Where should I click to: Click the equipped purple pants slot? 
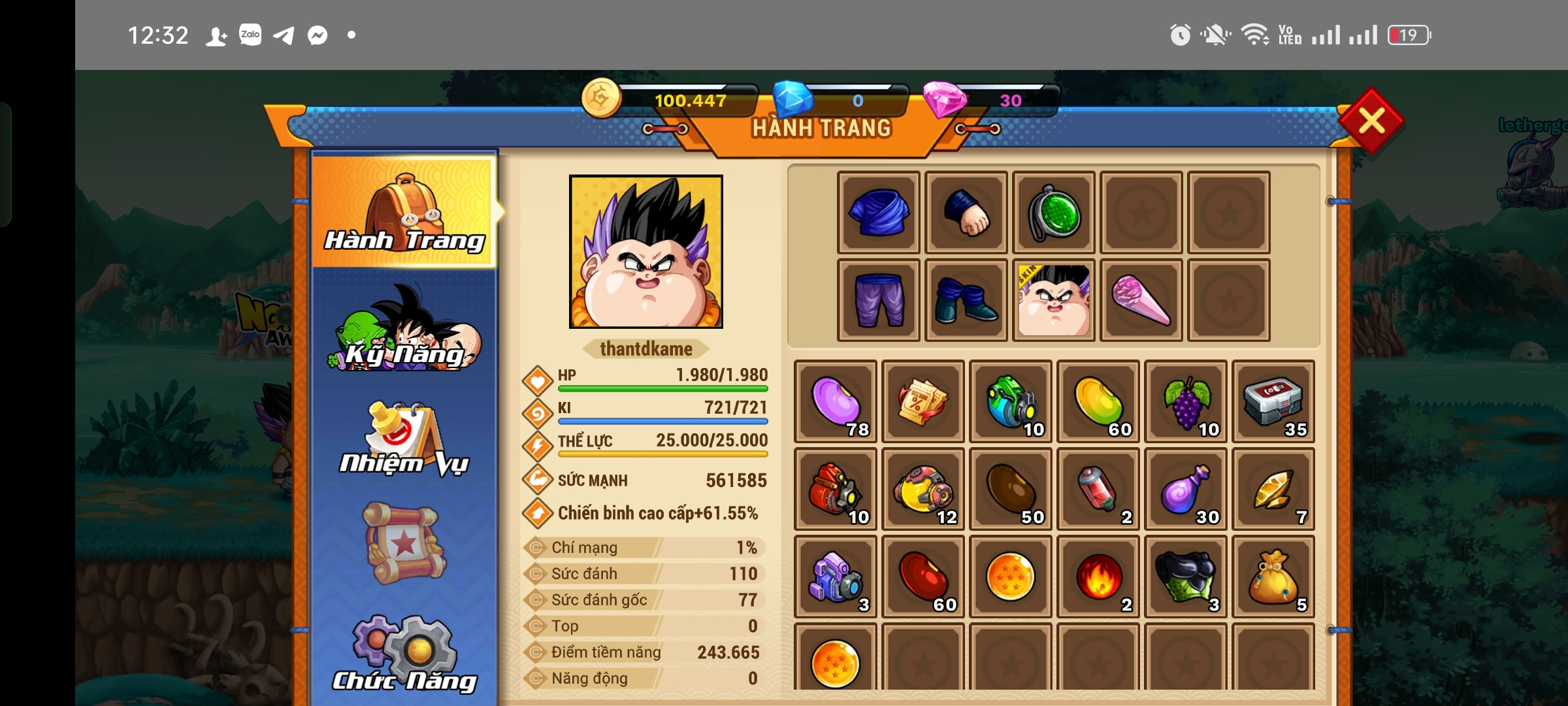tap(879, 300)
